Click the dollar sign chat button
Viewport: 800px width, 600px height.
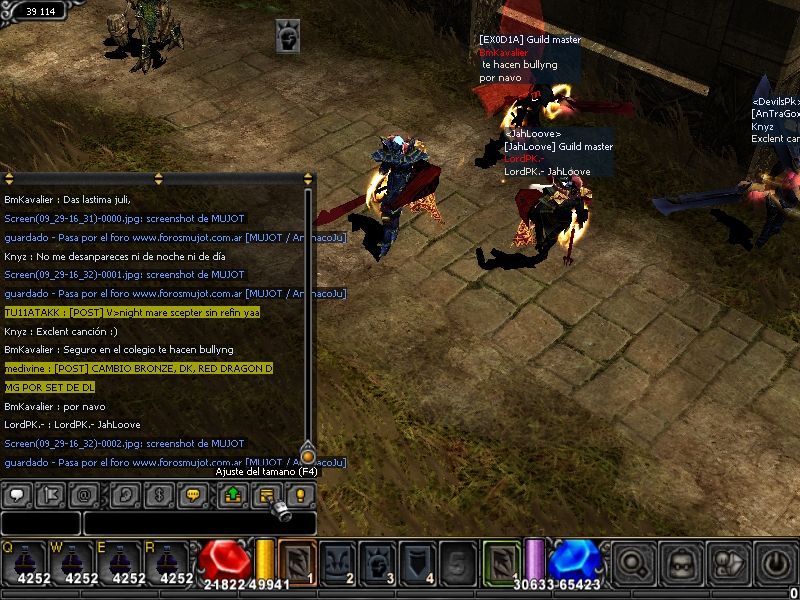point(158,495)
